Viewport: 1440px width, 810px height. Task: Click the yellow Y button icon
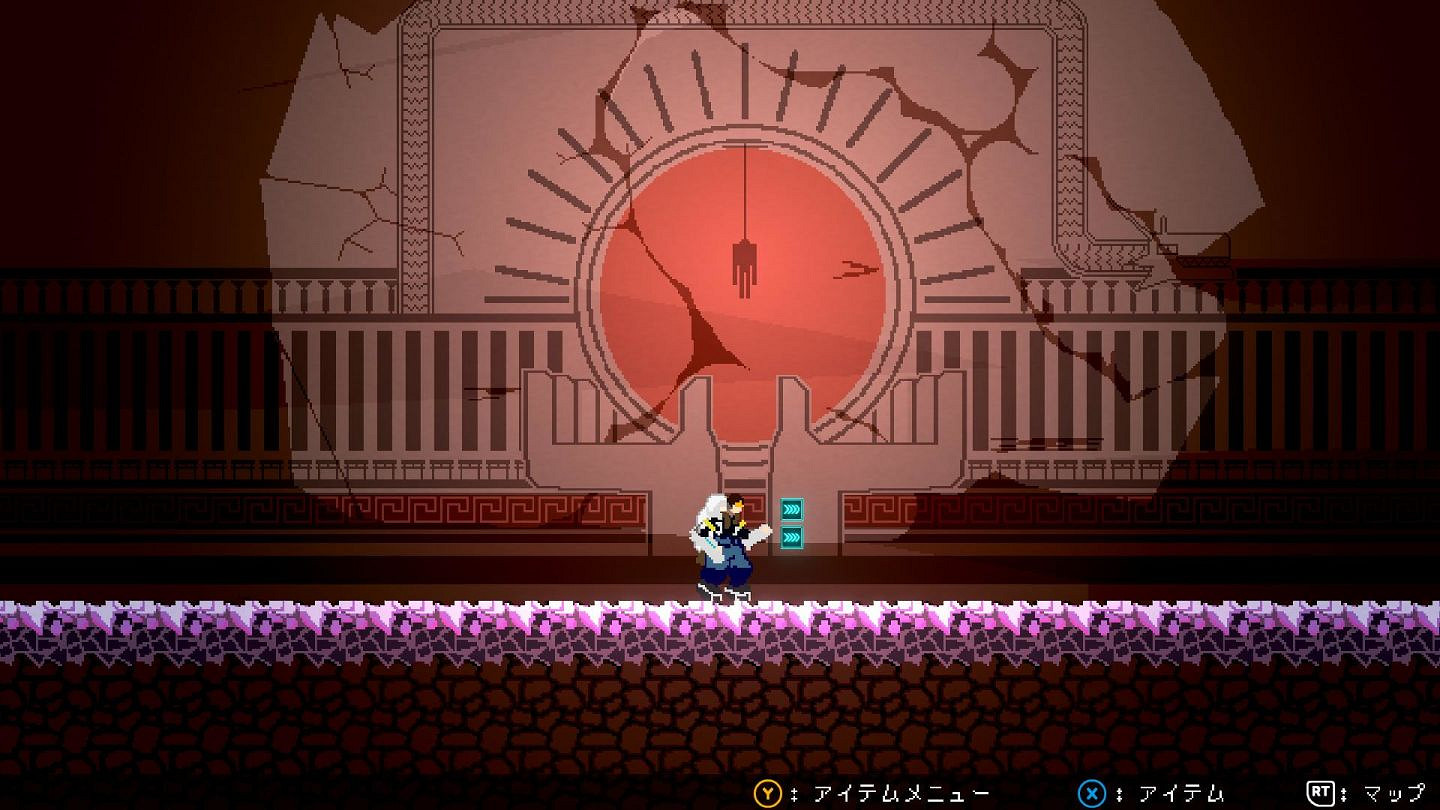pyautogui.click(x=766, y=792)
